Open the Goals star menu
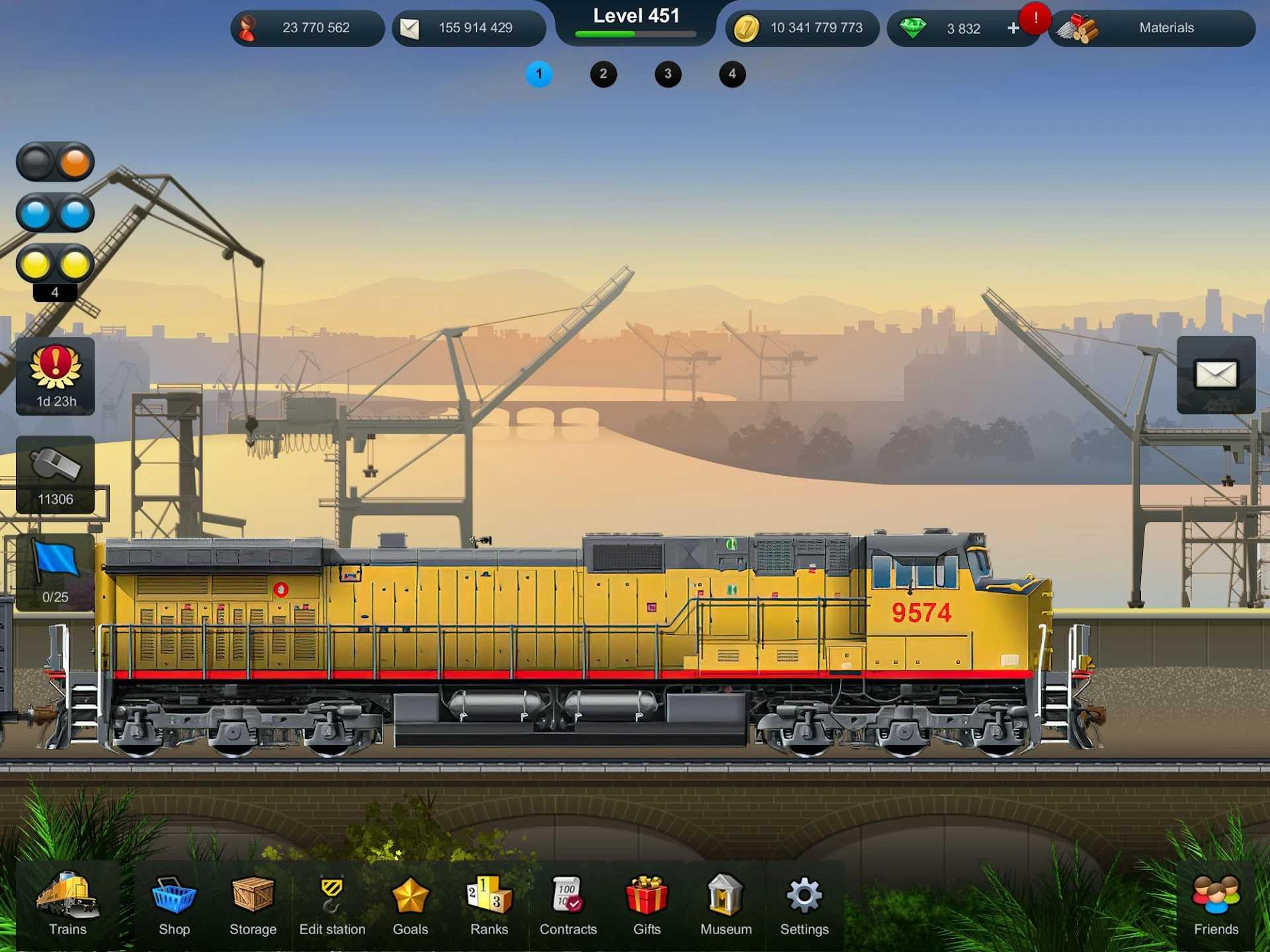This screenshot has height=952, width=1270. 410,906
